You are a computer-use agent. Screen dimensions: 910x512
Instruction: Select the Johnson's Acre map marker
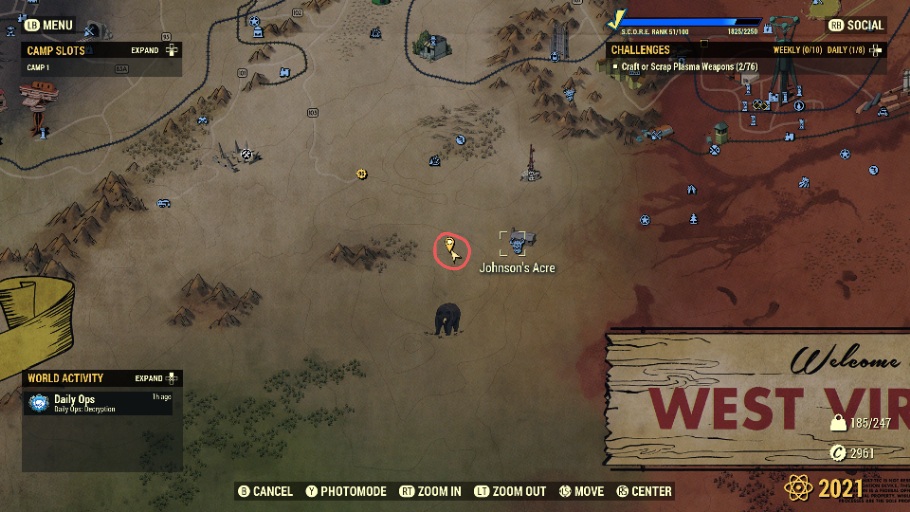pyautogui.click(x=517, y=241)
